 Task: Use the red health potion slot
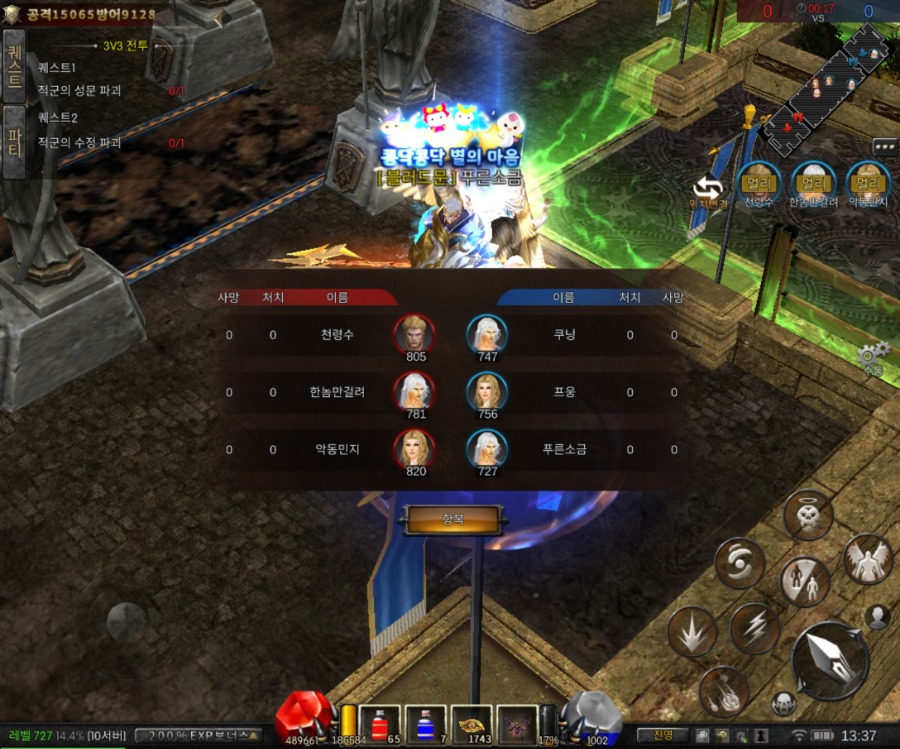click(x=380, y=724)
